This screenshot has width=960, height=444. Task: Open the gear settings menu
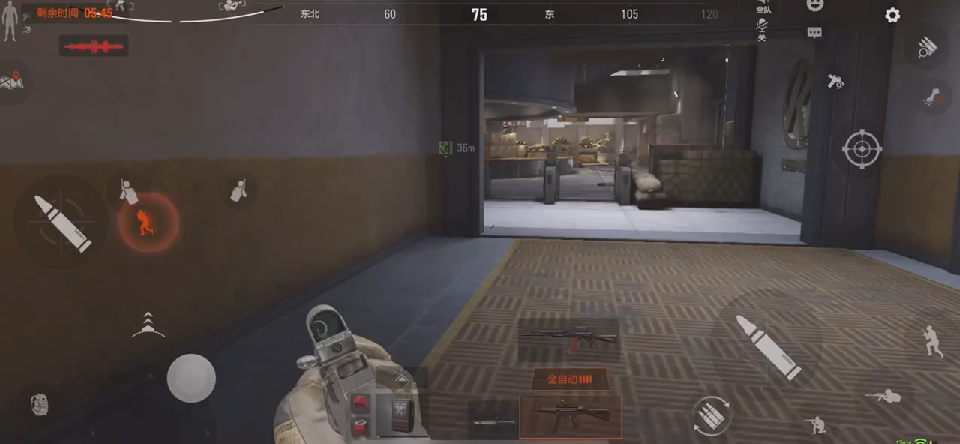(892, 15)
